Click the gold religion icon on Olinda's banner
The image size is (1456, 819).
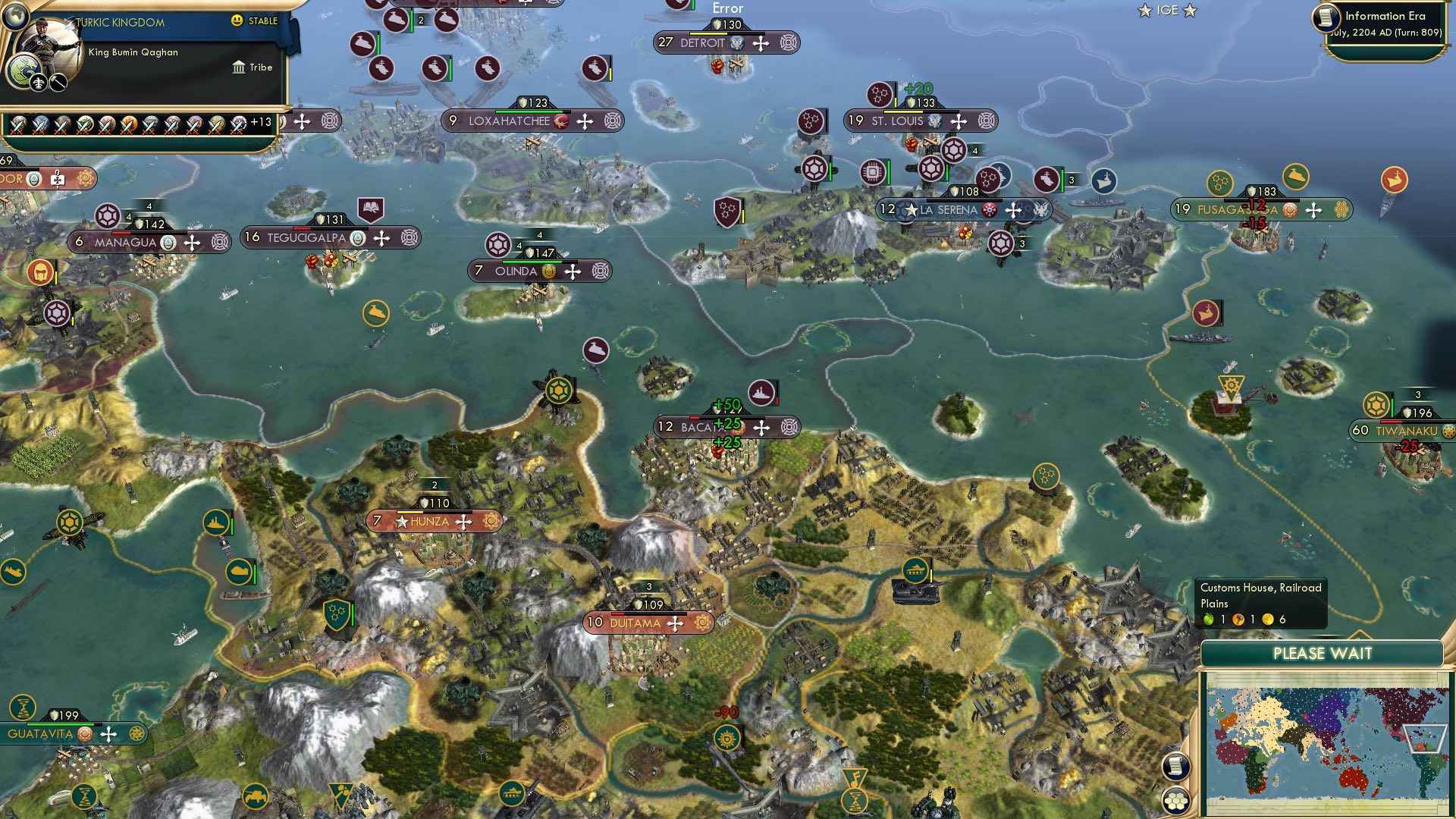[x=548, y=271]
